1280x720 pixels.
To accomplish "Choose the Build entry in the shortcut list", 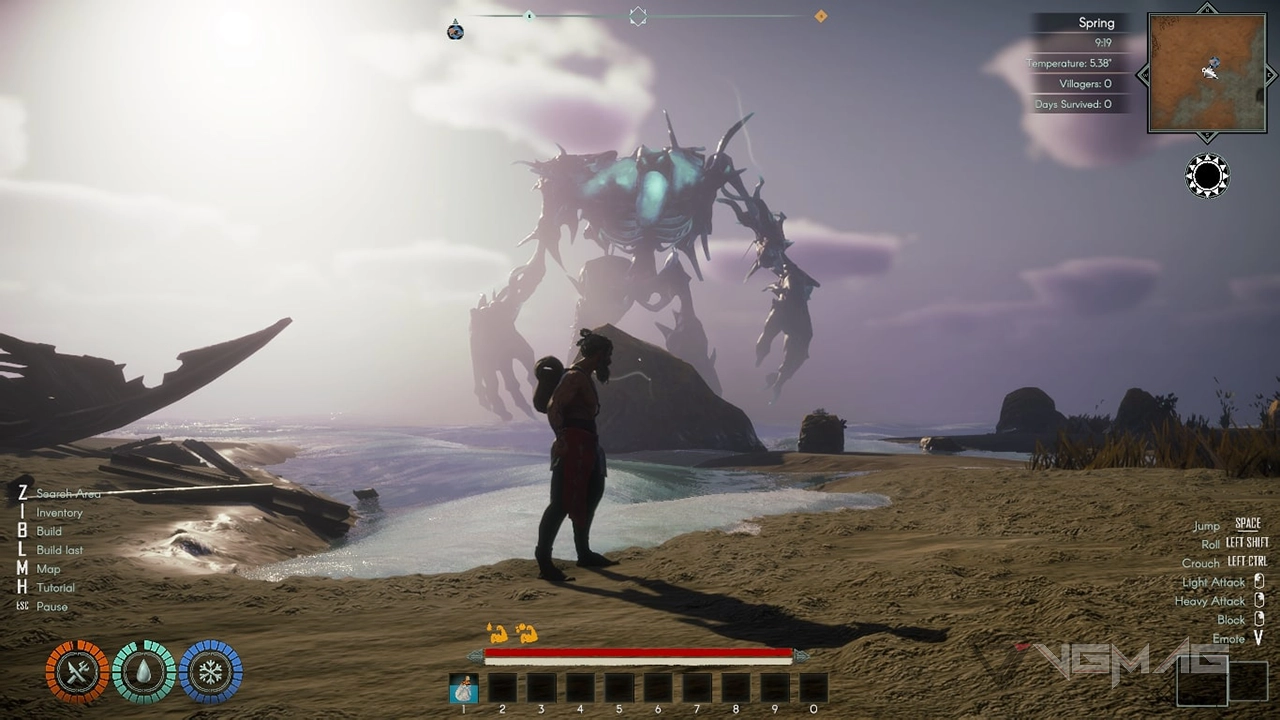I will [x=49, y=532].
